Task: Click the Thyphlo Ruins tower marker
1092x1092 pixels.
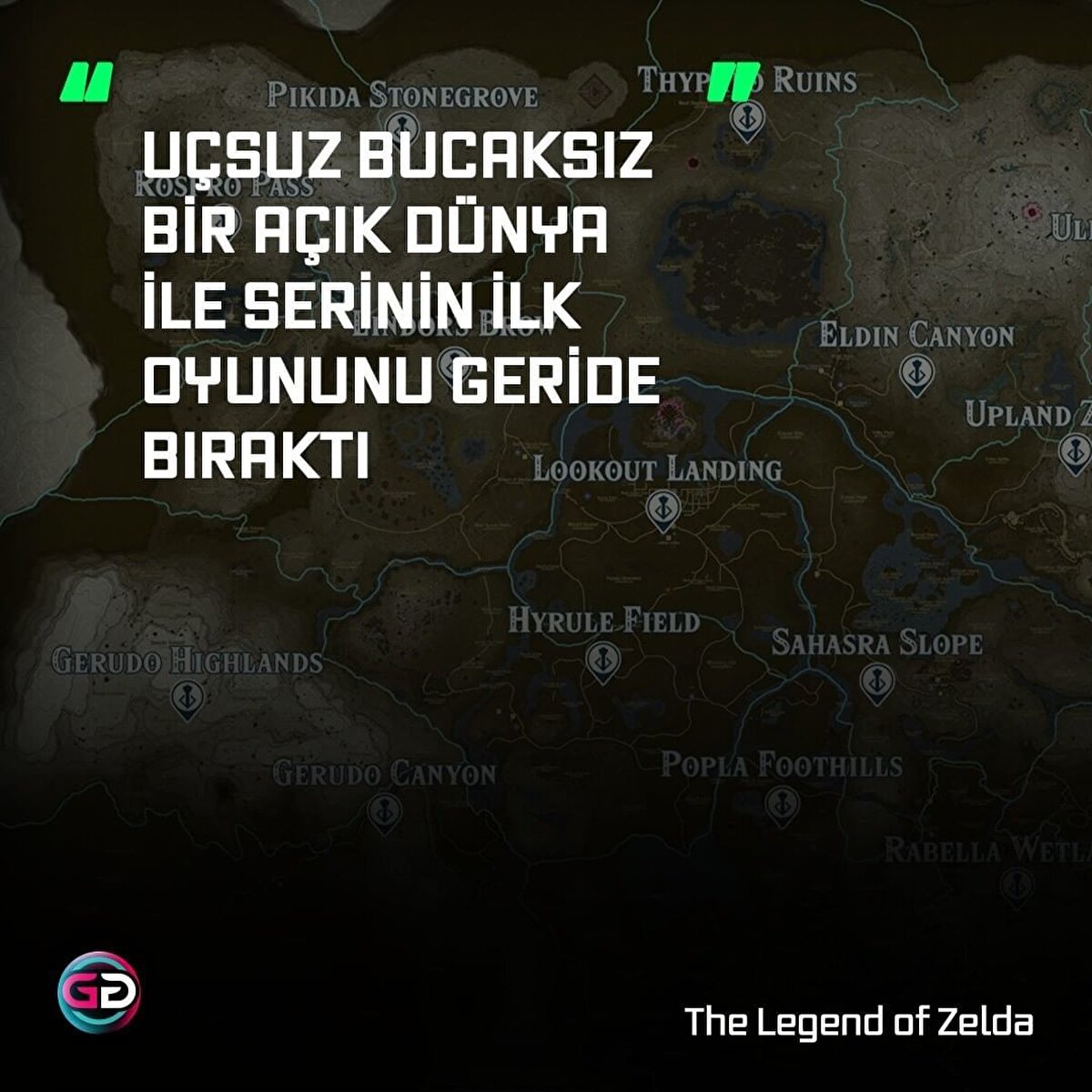Action: coord(746,118)
